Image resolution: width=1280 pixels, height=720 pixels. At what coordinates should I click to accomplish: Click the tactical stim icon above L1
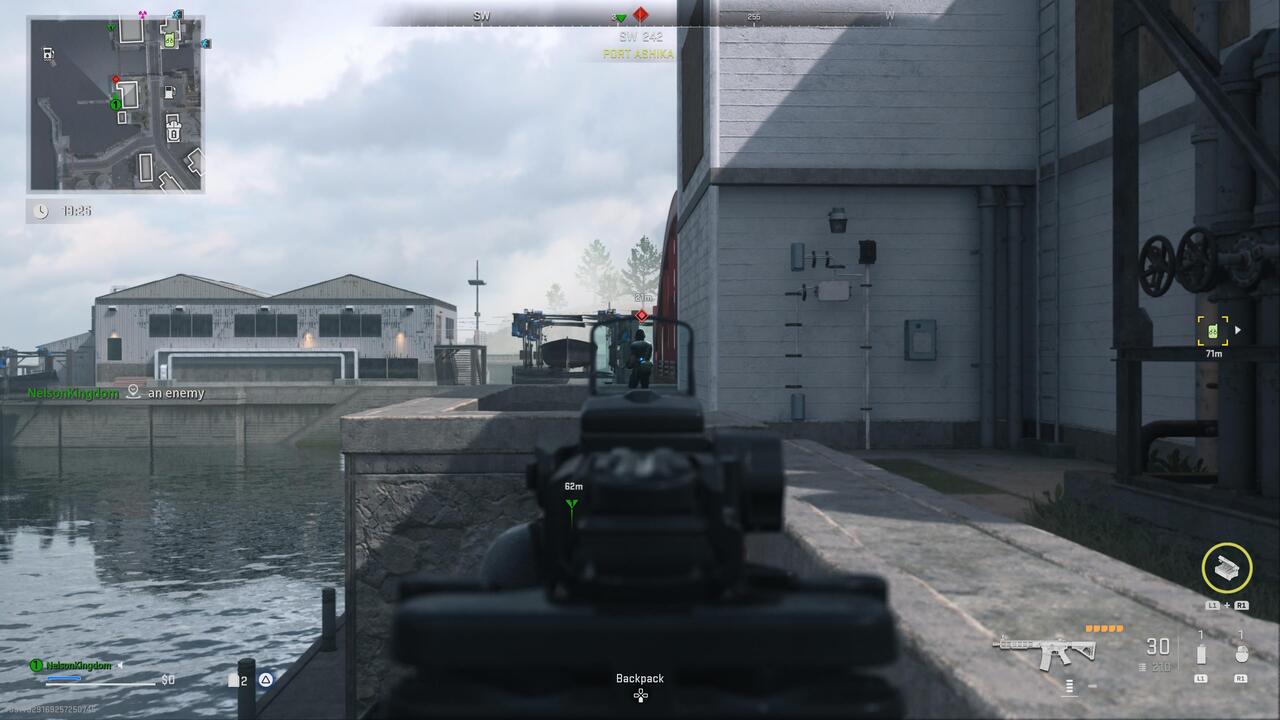point(1201,653)
